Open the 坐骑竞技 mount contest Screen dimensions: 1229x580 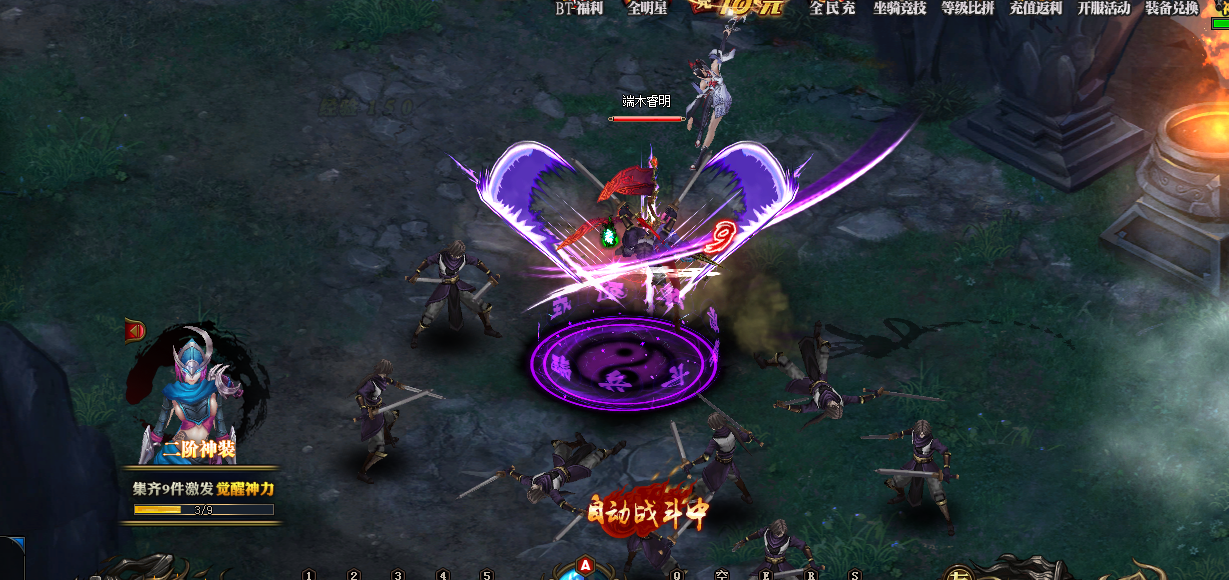click(x=899, y=8)
